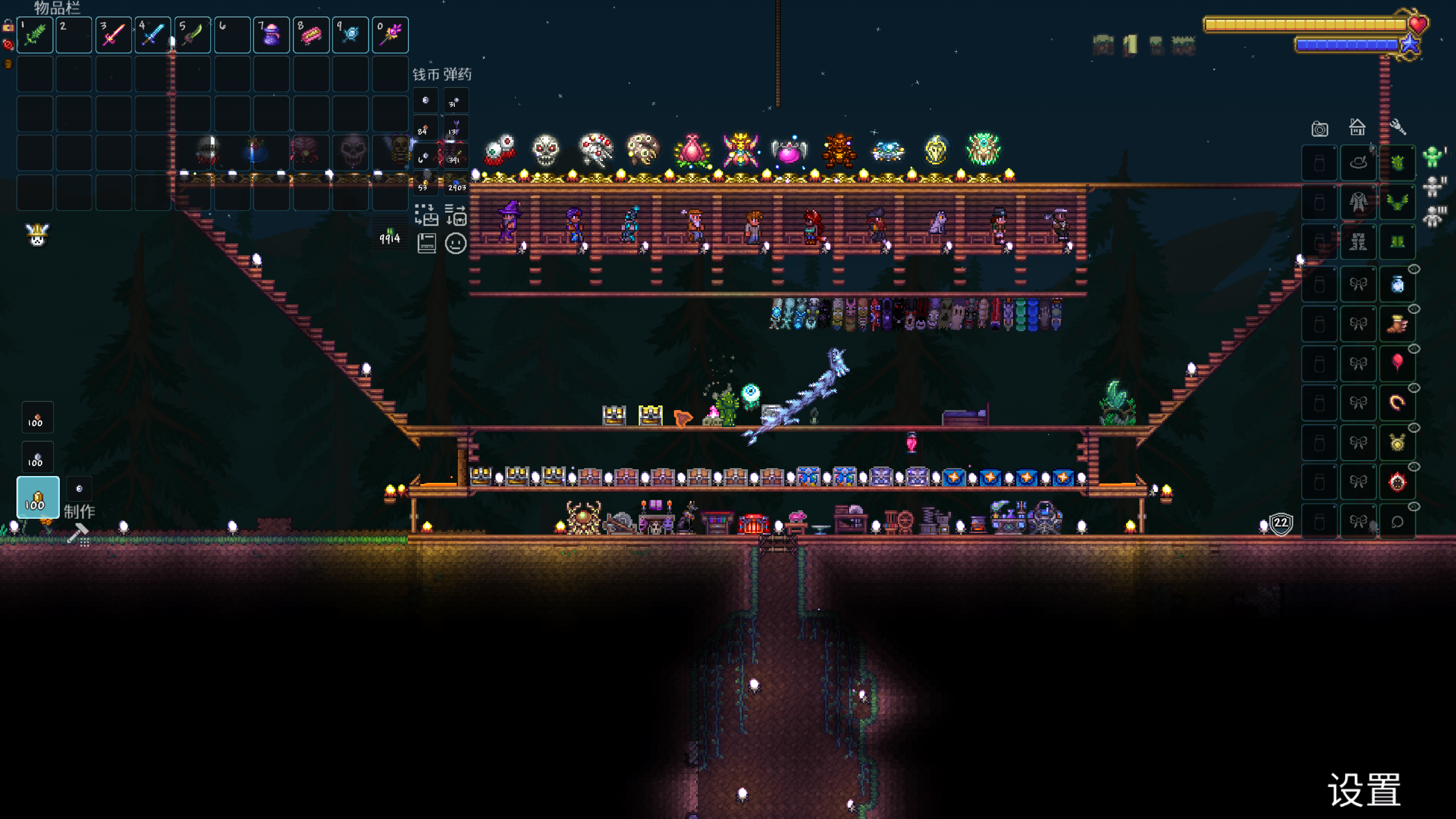Select the pink hot dog item in slot 8
Screen dimensions: 1456x819
(311, 35)
